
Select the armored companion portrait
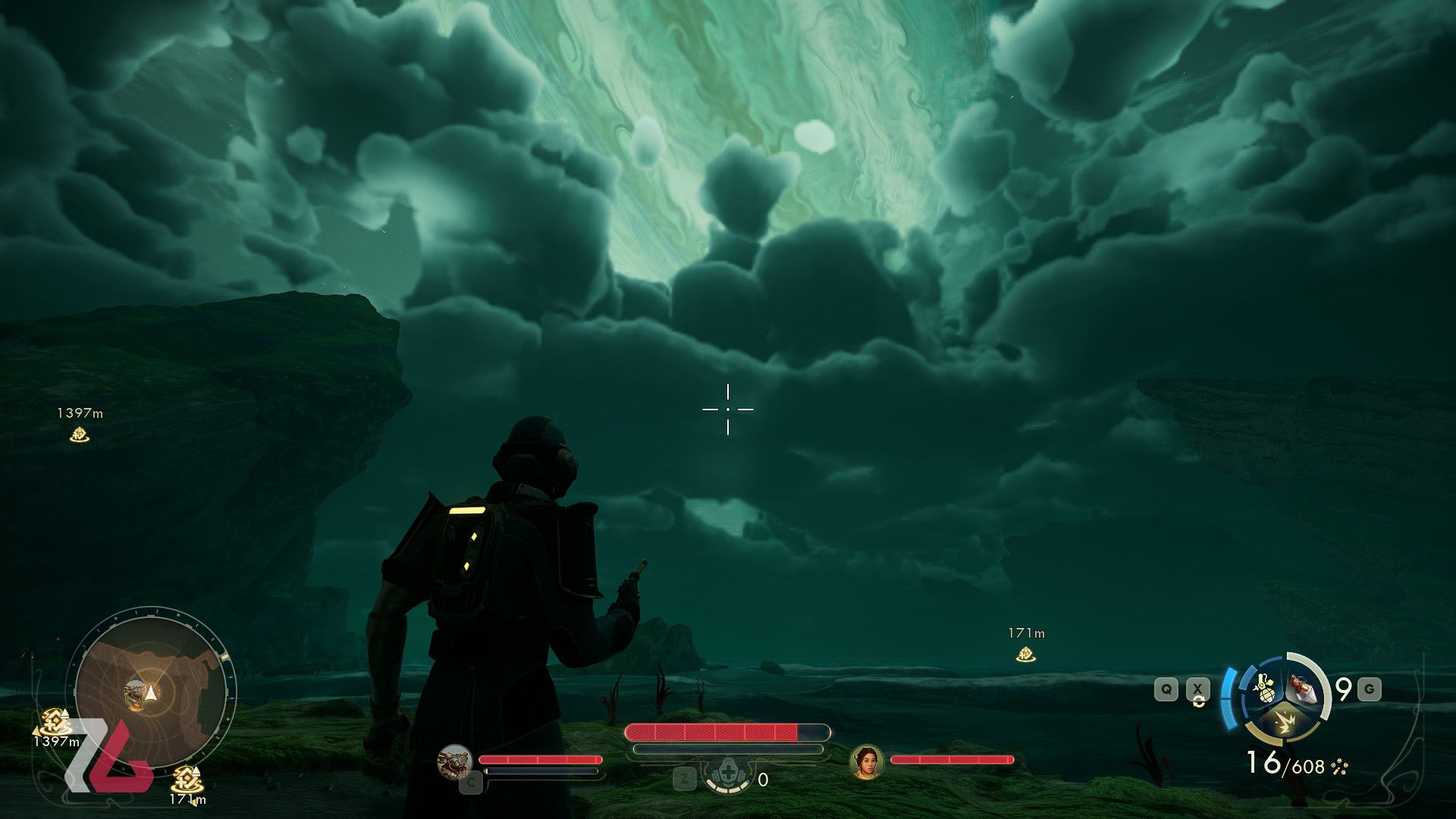point(455,762)
